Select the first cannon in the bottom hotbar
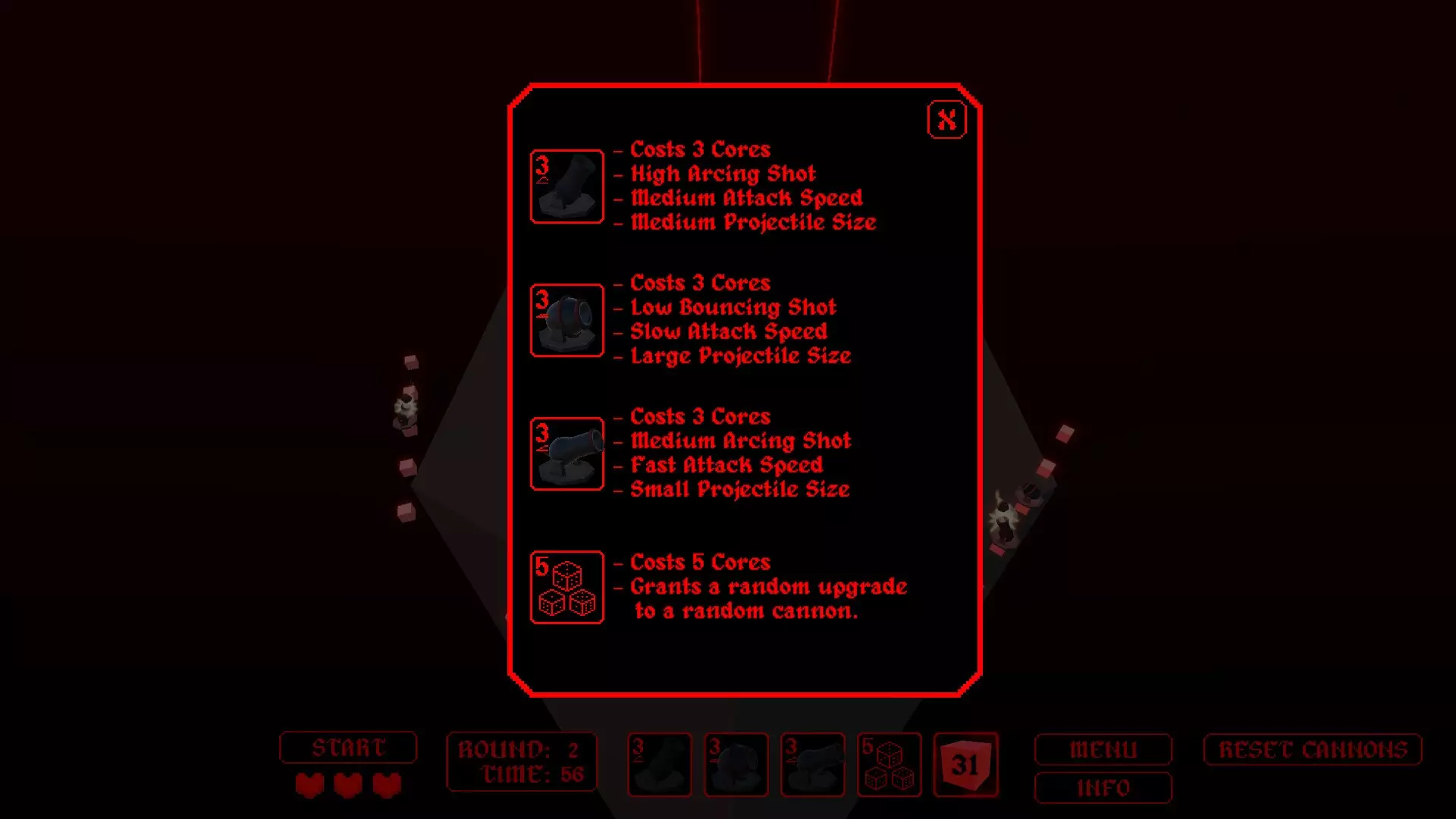Image resolution: width=1456 pixels, height=819 pixels. [659, 764]
